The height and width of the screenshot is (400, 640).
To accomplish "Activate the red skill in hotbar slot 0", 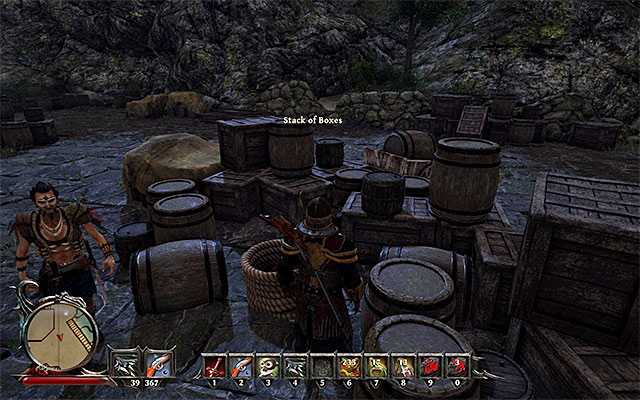I will 456,364.
